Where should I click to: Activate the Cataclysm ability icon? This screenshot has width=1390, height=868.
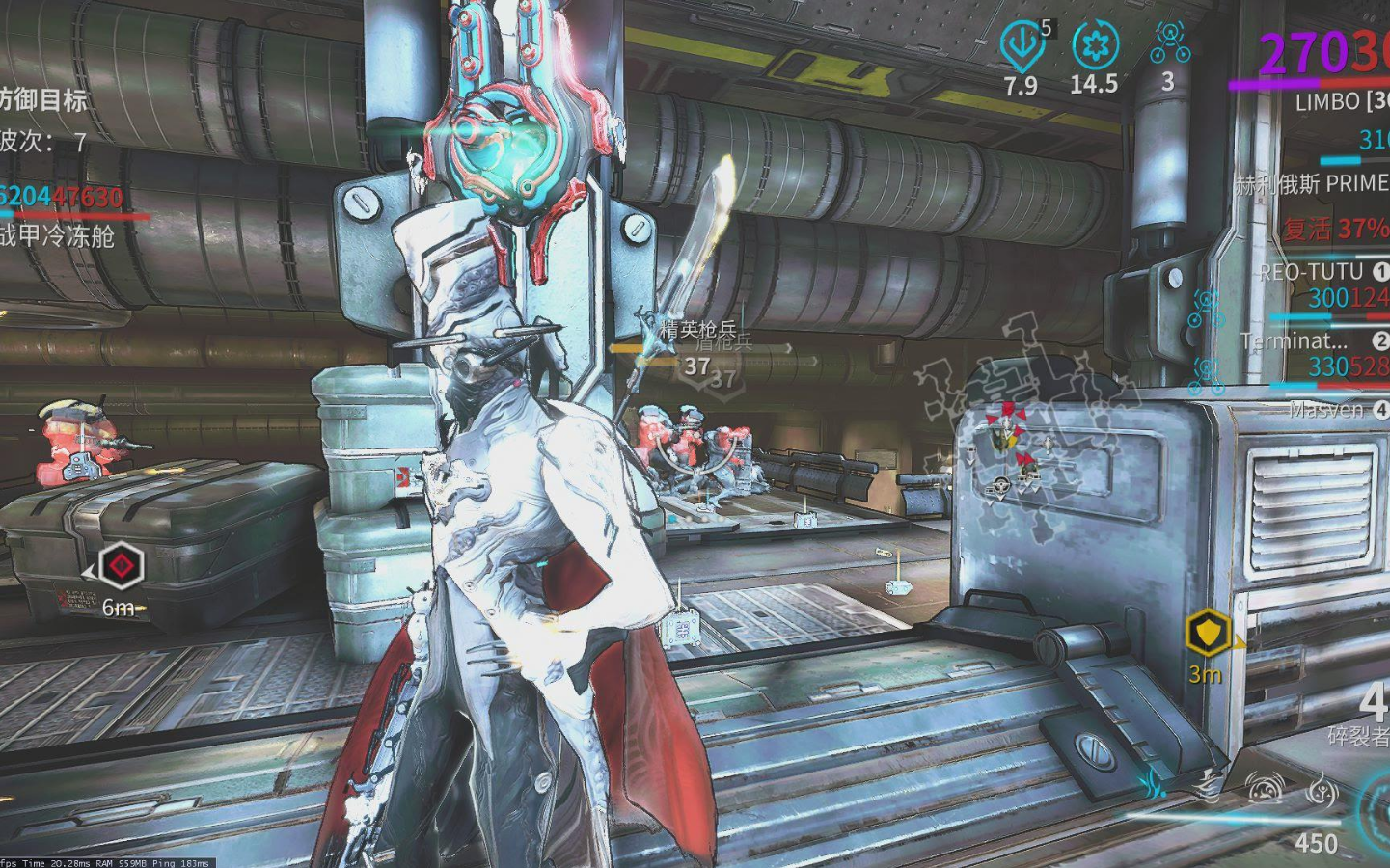[1322, 792]
